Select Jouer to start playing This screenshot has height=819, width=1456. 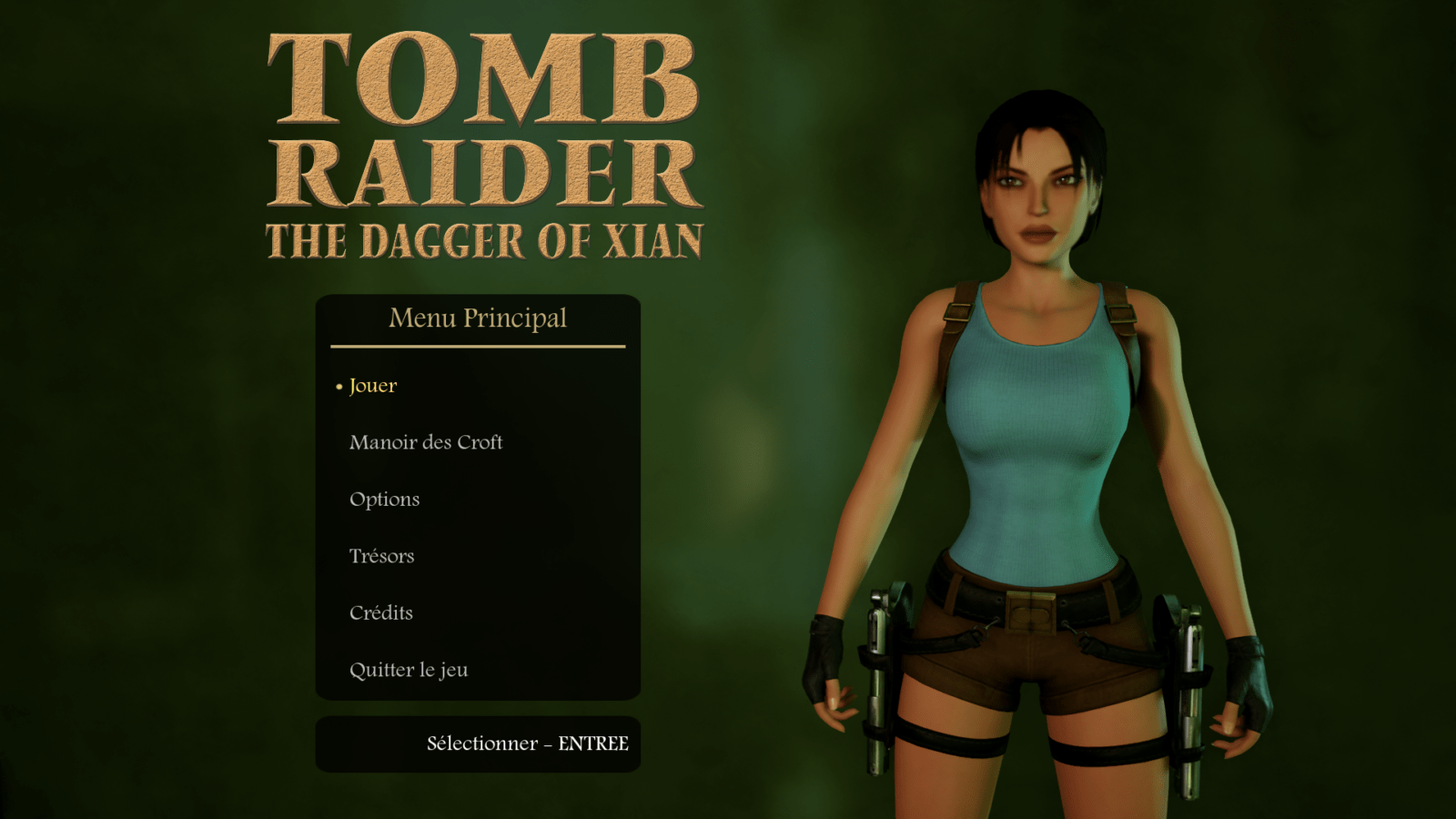pos(373,386)
